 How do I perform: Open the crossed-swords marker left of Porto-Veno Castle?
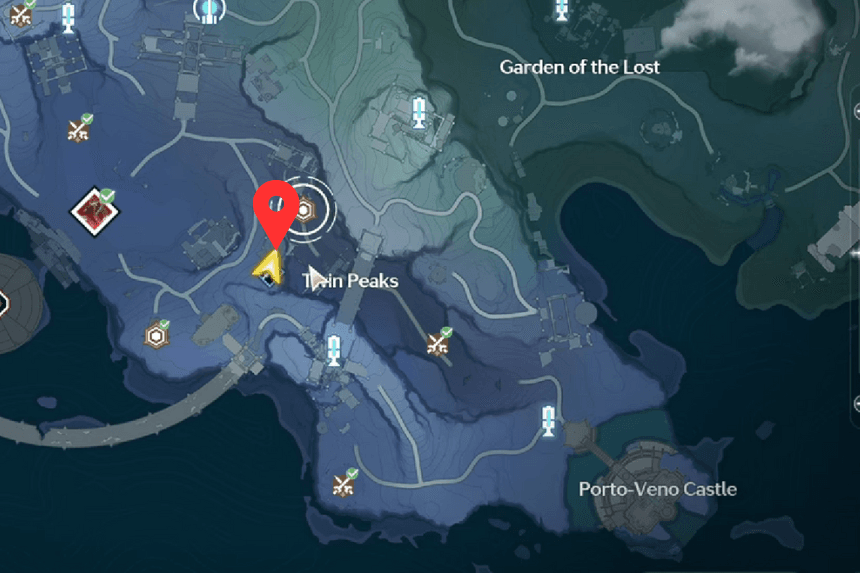pyautogui.click(x=345, y=484)
